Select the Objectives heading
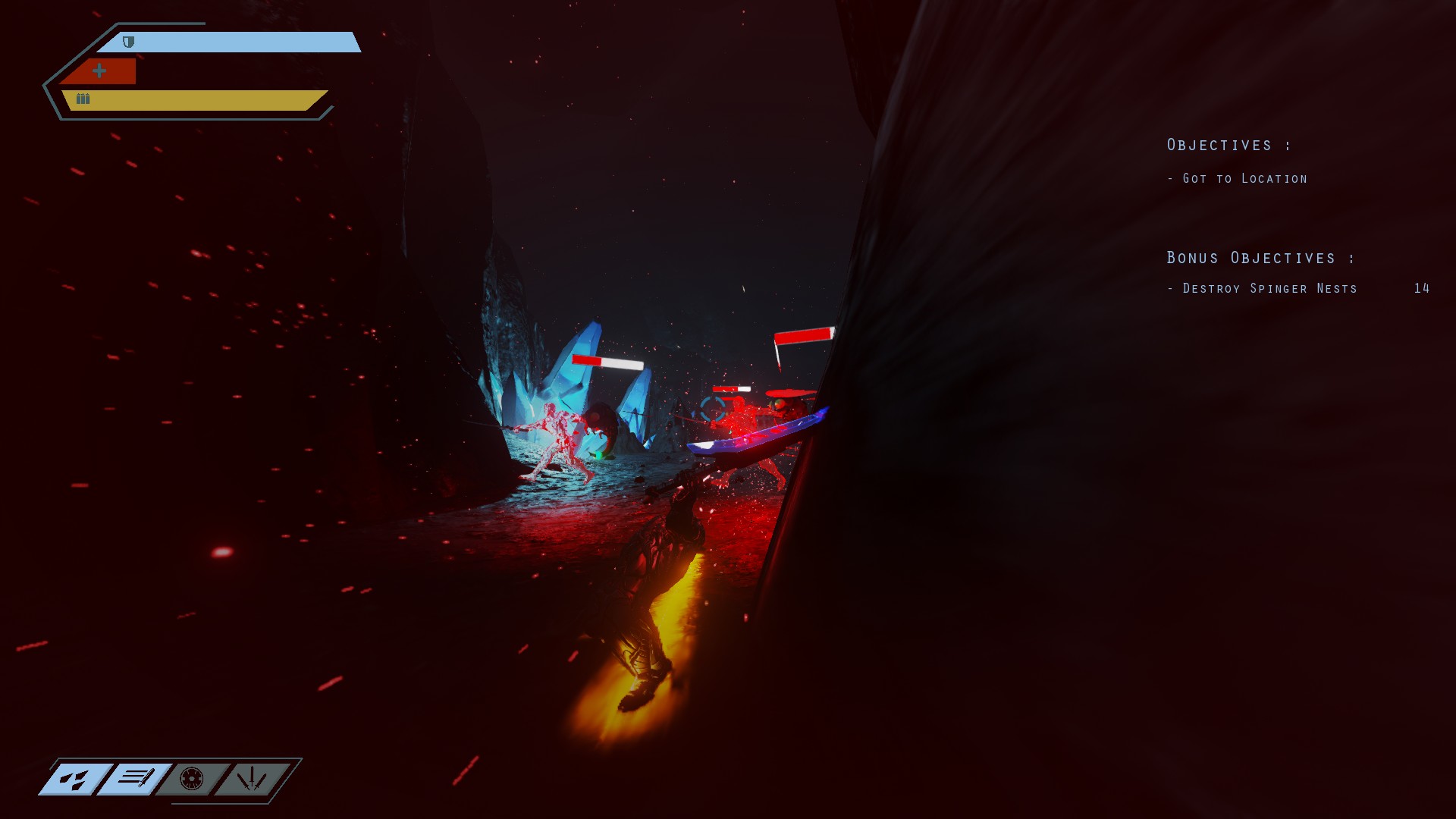This screenshot has height=819, width=1456. pyautogui.click(x=1227, y=144)
